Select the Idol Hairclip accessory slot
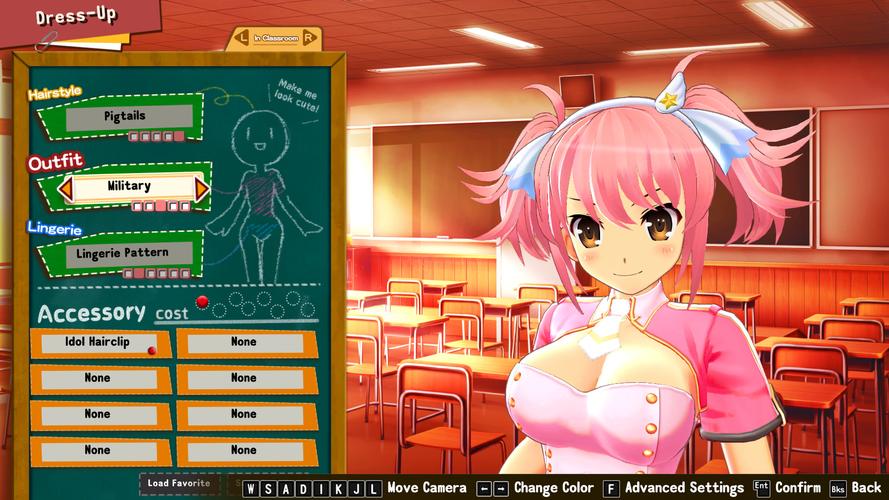The height and width of the screenshot is (500, 889). tap(97, 342)
